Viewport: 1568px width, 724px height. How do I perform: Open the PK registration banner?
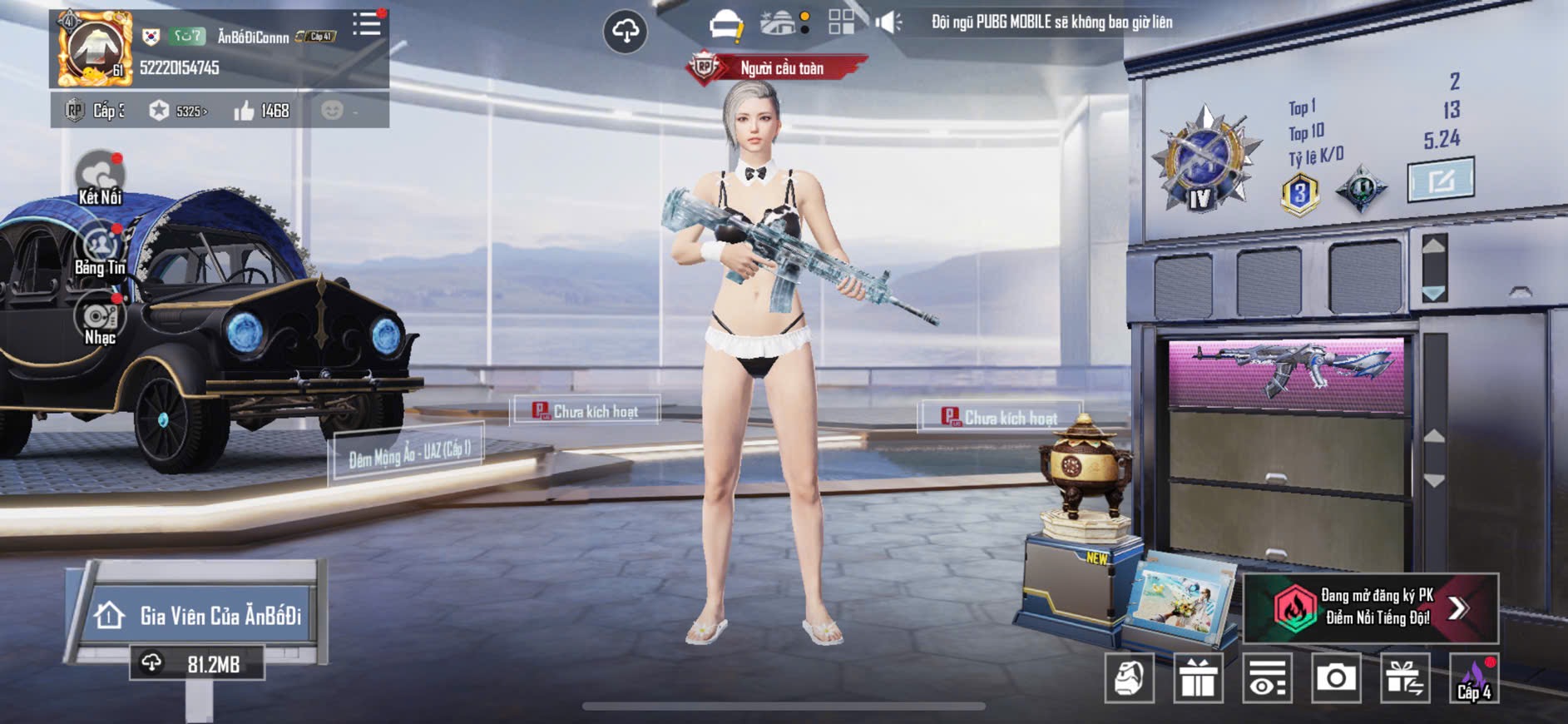(x=1370, y=608)
